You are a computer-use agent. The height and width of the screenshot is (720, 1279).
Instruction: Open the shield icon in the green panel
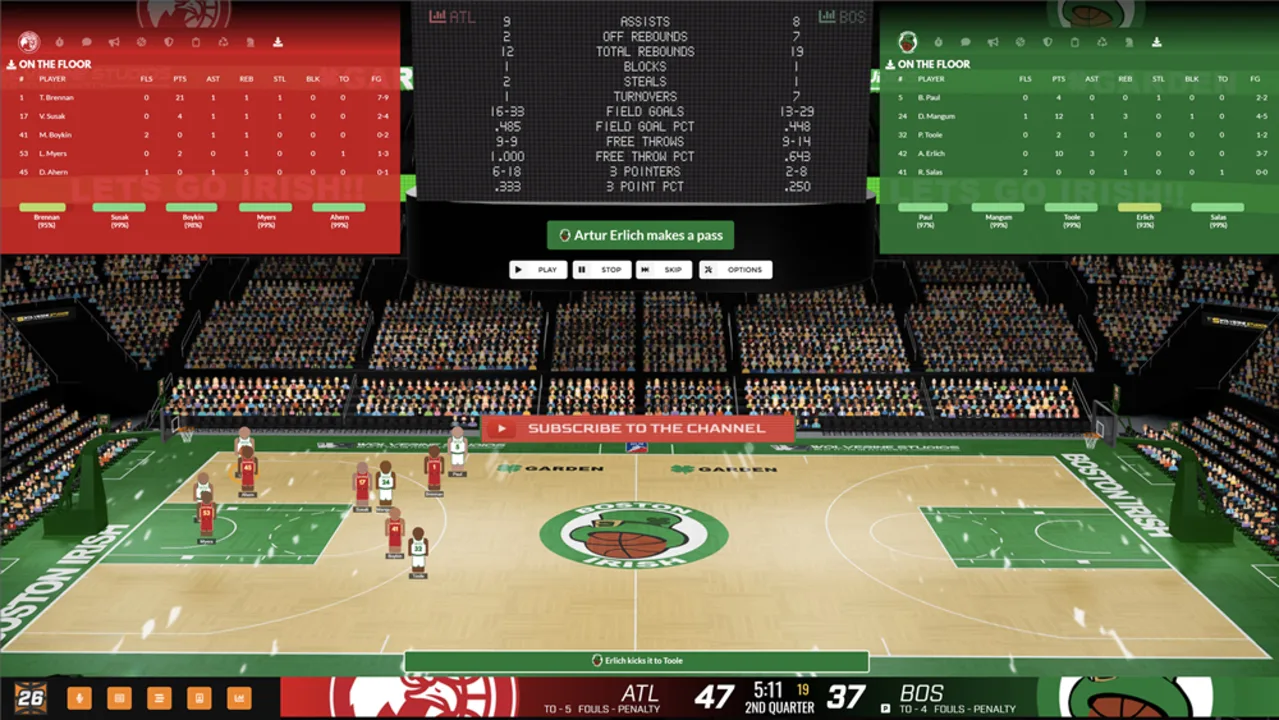1047,42
